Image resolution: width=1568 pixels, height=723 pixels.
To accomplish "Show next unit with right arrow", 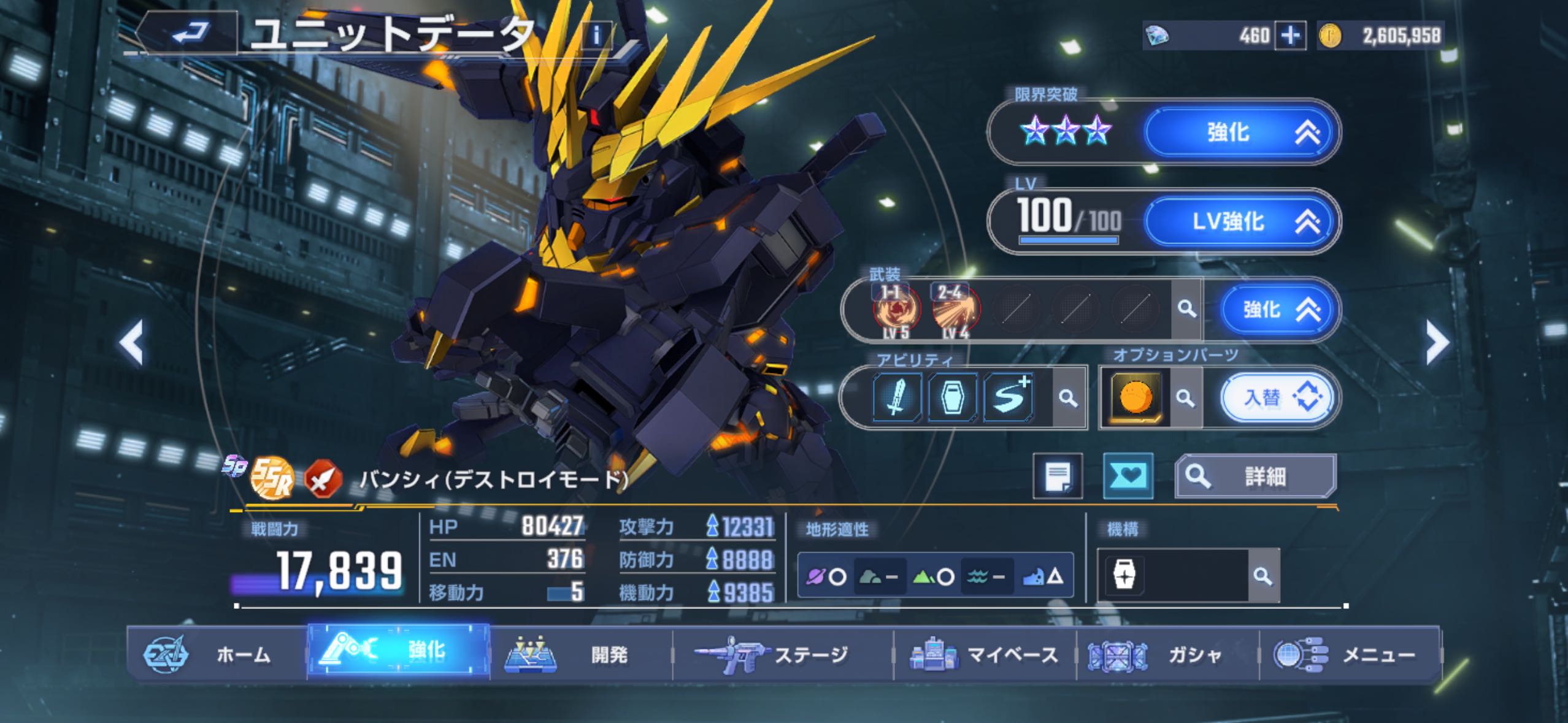I will (1437, 342).
